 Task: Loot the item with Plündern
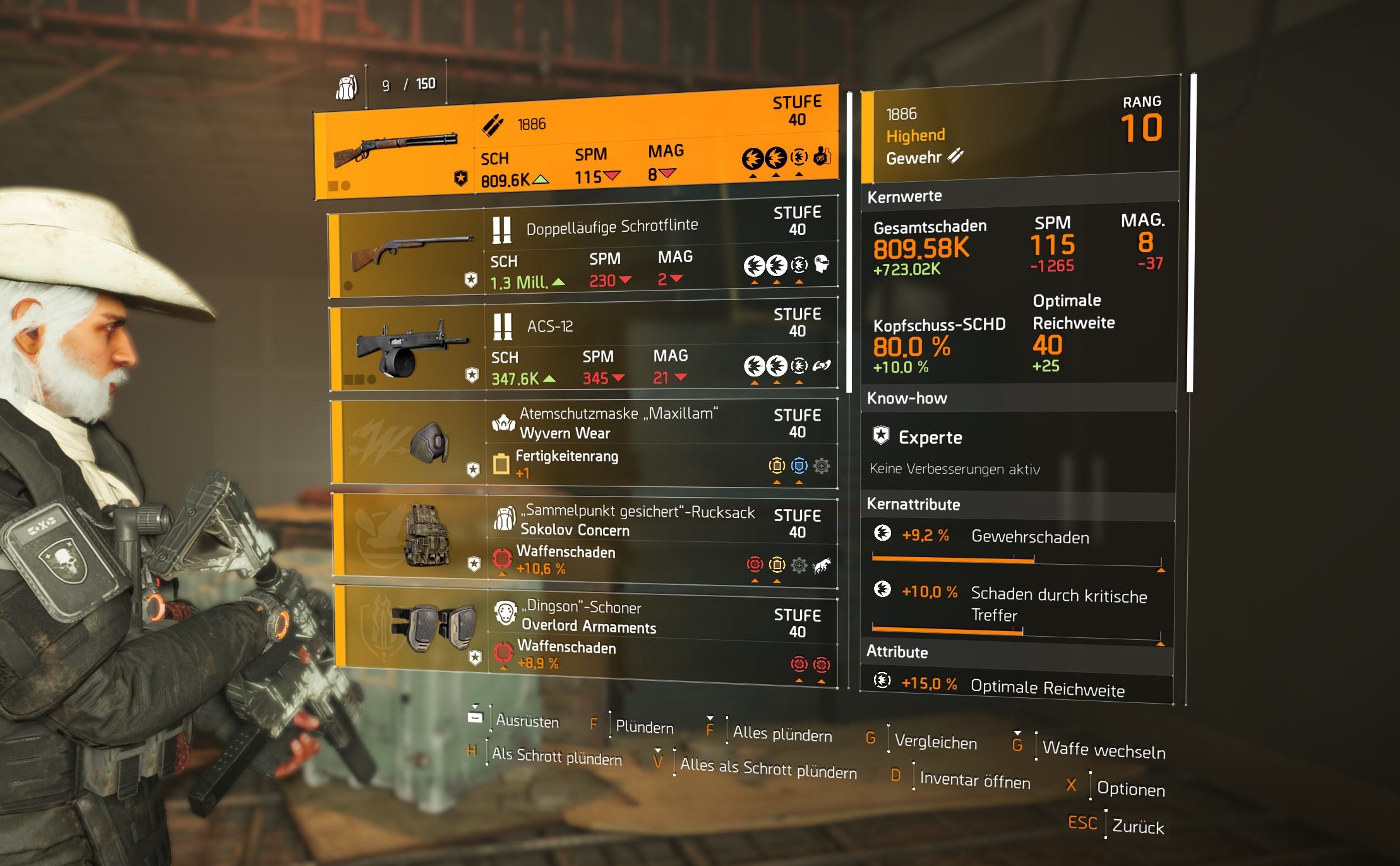[644, 727]
